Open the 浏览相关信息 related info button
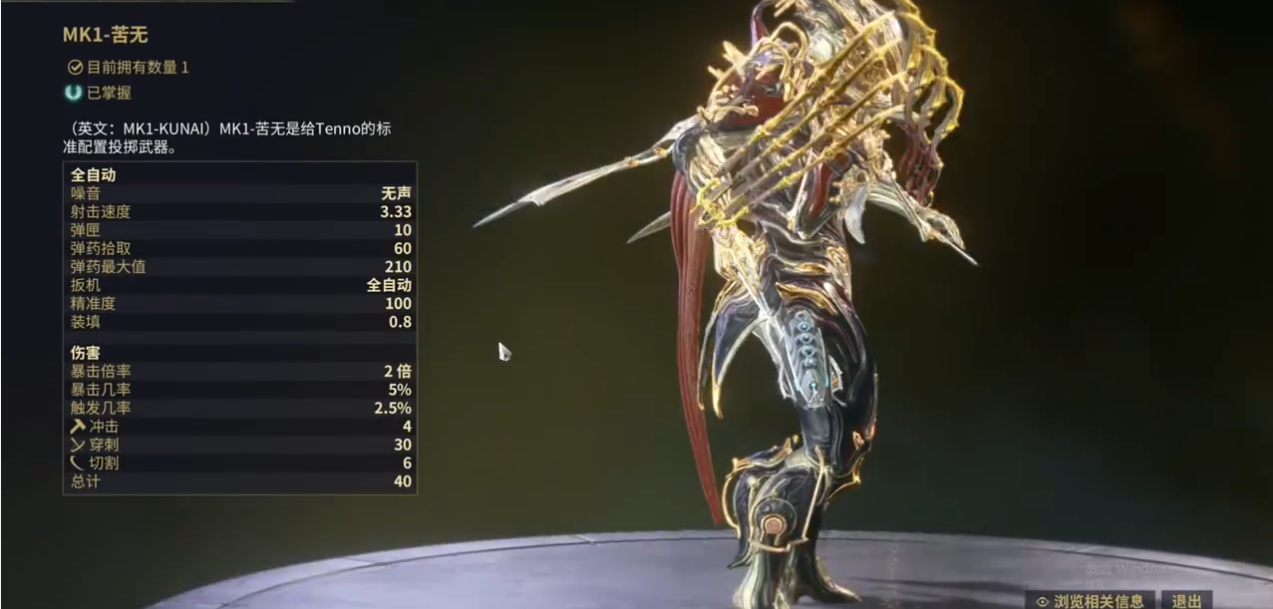This screenshot has height=609, width=1273. coord(1090,600)
